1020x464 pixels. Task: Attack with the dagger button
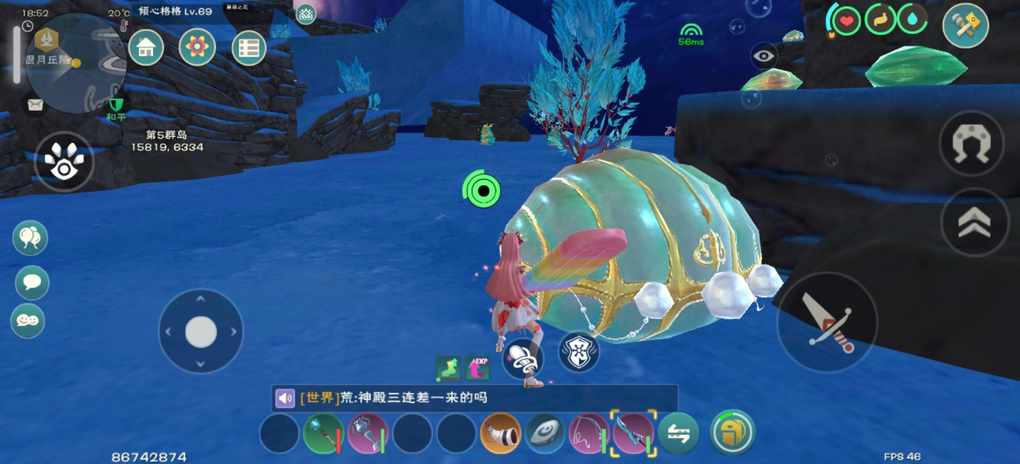(827, 322)
